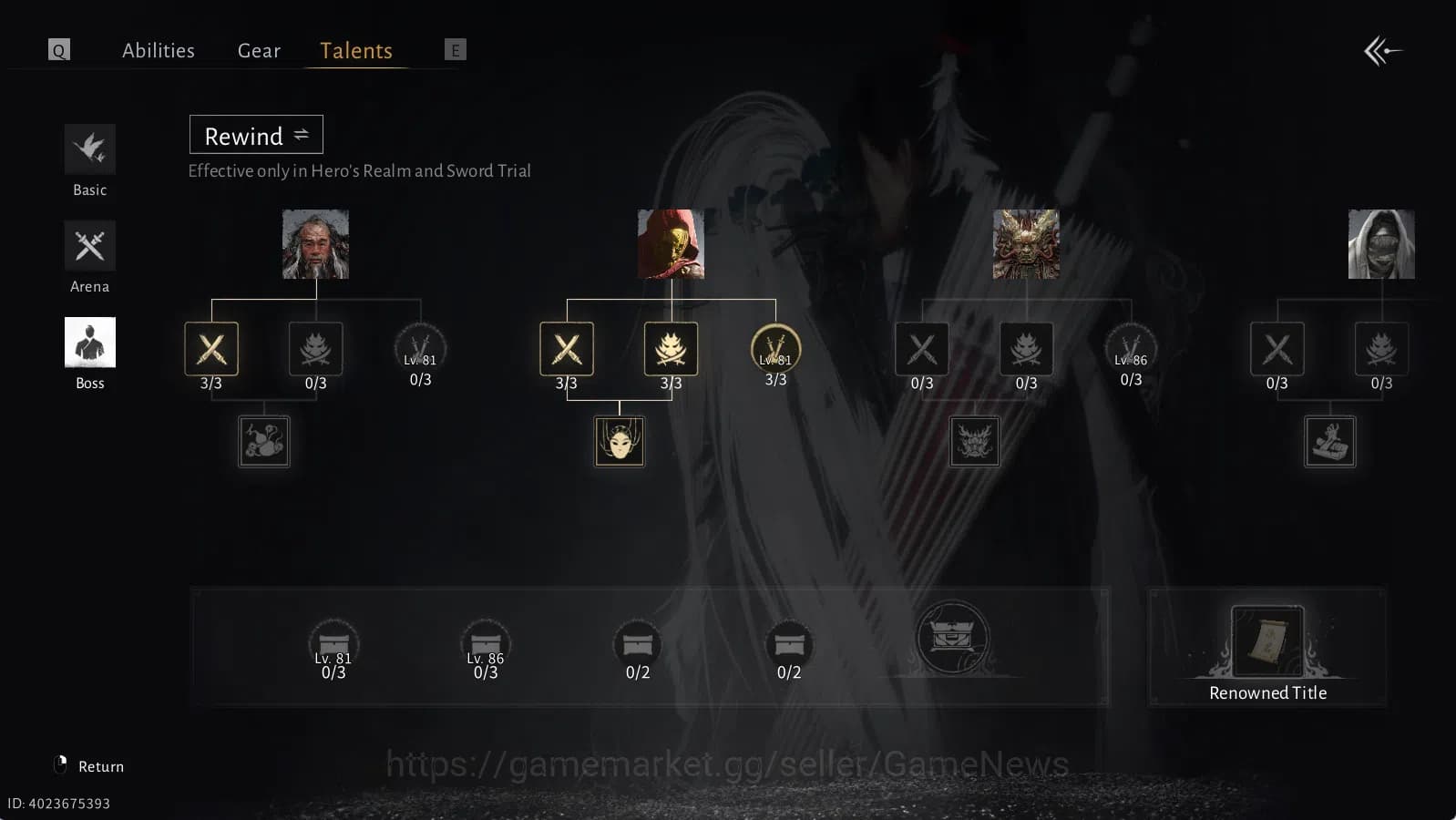Select the demon-head talent icon in third boss tree
The height and width of the screenshot is (820, 1456).
click(x=974, y=441)
